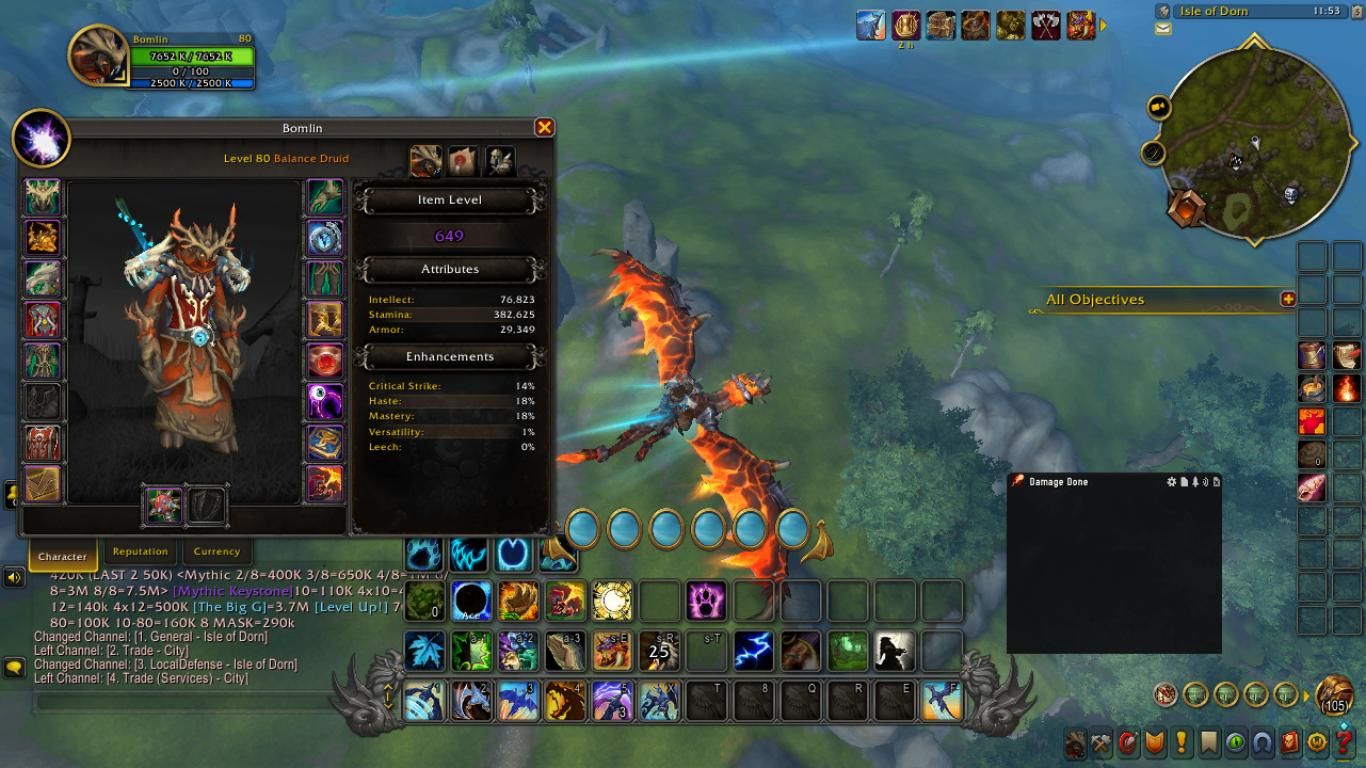Close the Bomlin character window
The height and width of the screenshot is (768, 1366).
pyautogui.click(x=544, y=127)
